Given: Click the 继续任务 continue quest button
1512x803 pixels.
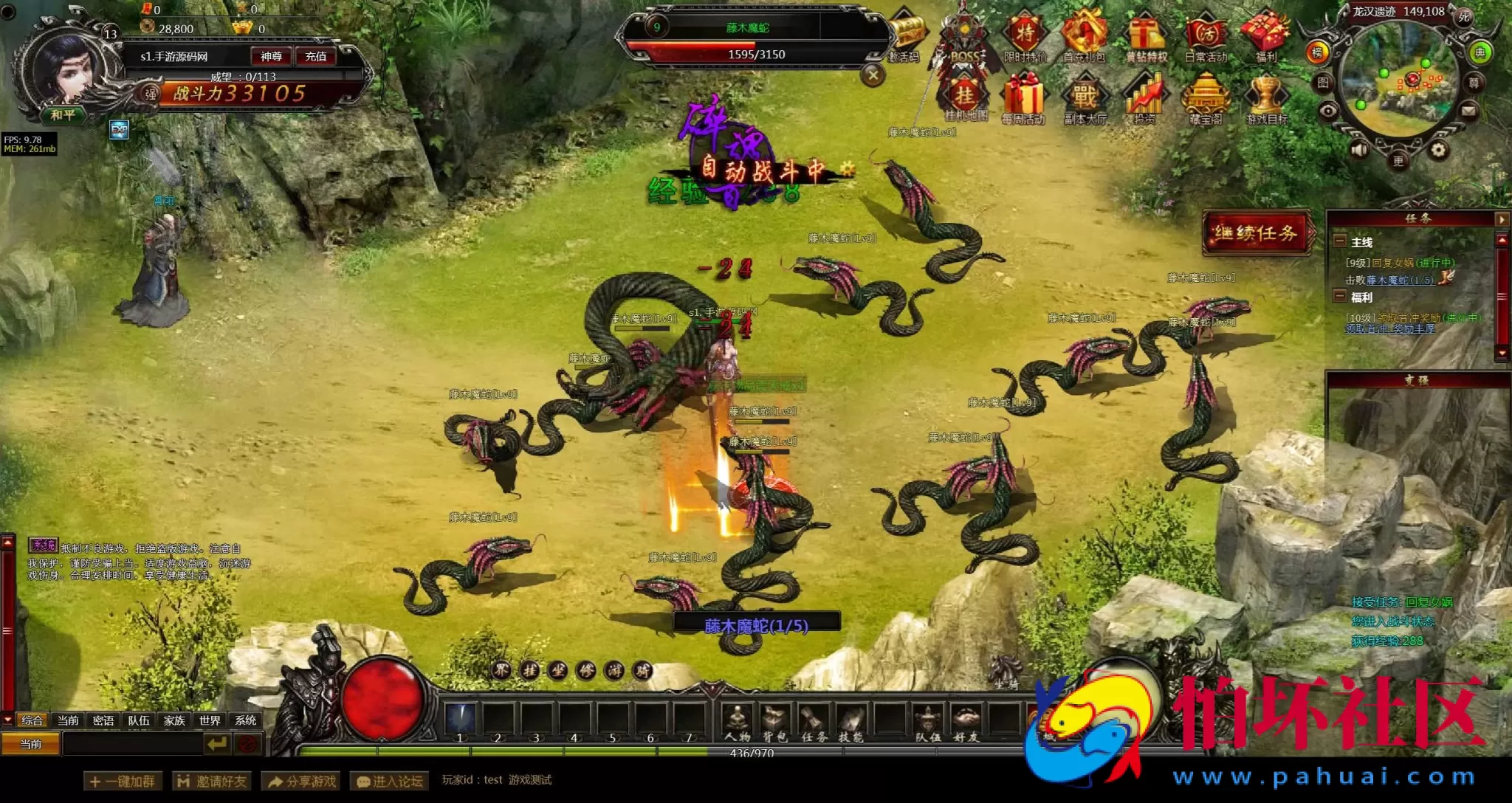Looking at the screenshot, I should [1257, 233].
